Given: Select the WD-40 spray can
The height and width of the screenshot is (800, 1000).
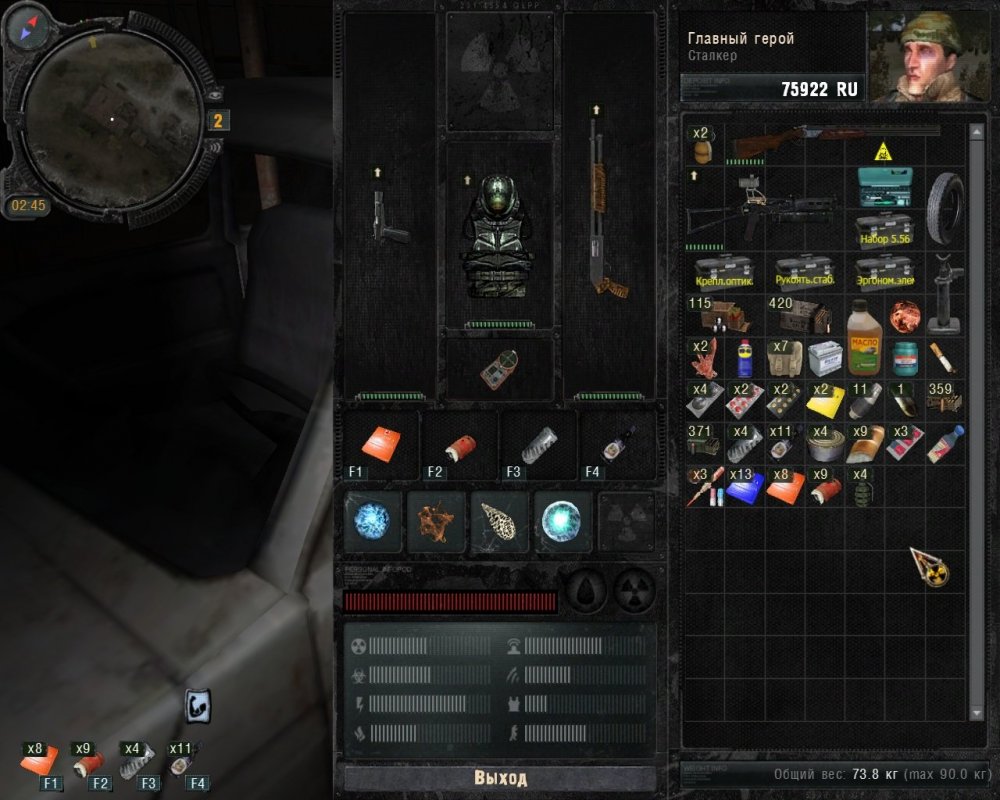Looking at the screenshot, I should [743, 358].
